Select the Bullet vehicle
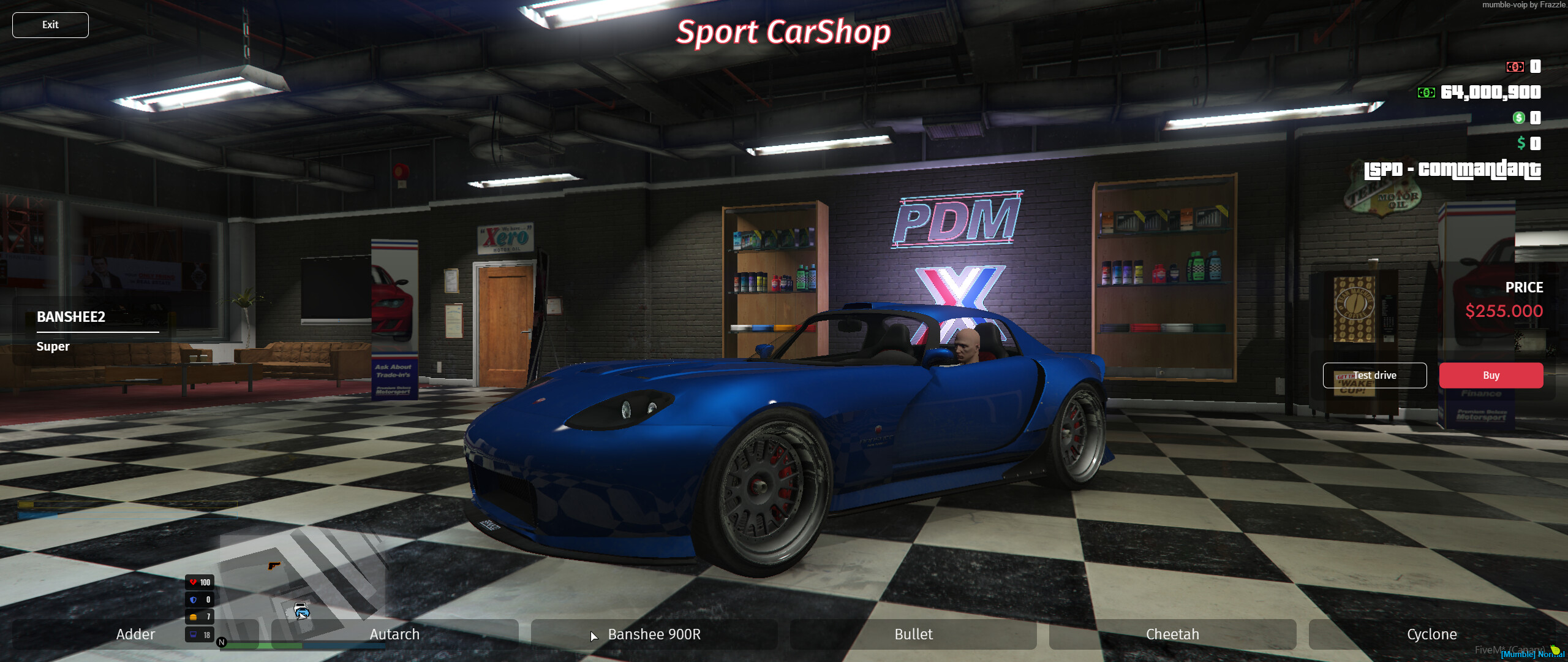The height and width of the screenshot is (662, 1568). [x=913, y=634]
